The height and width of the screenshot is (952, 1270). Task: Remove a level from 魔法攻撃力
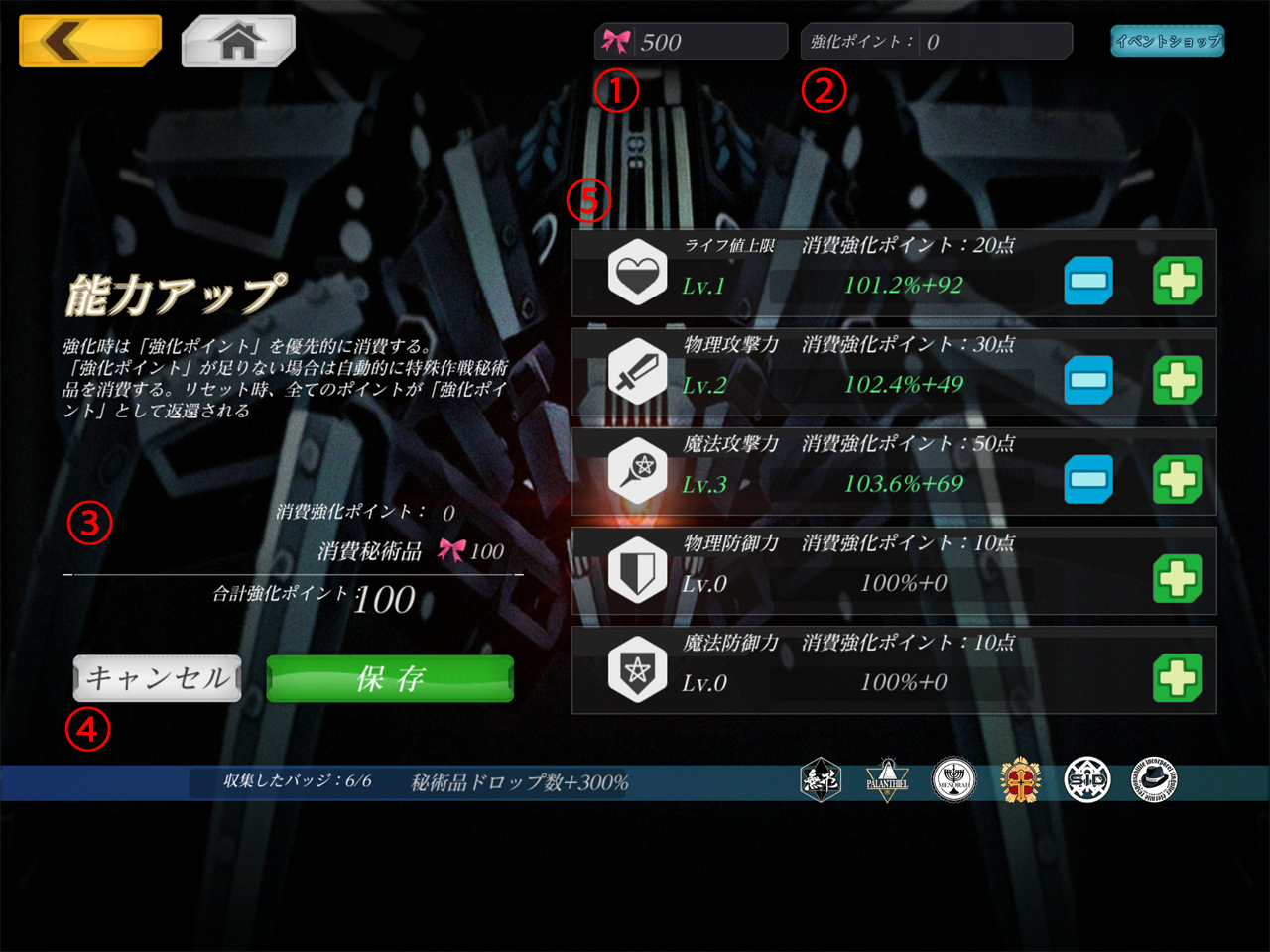pos(1088,480)
